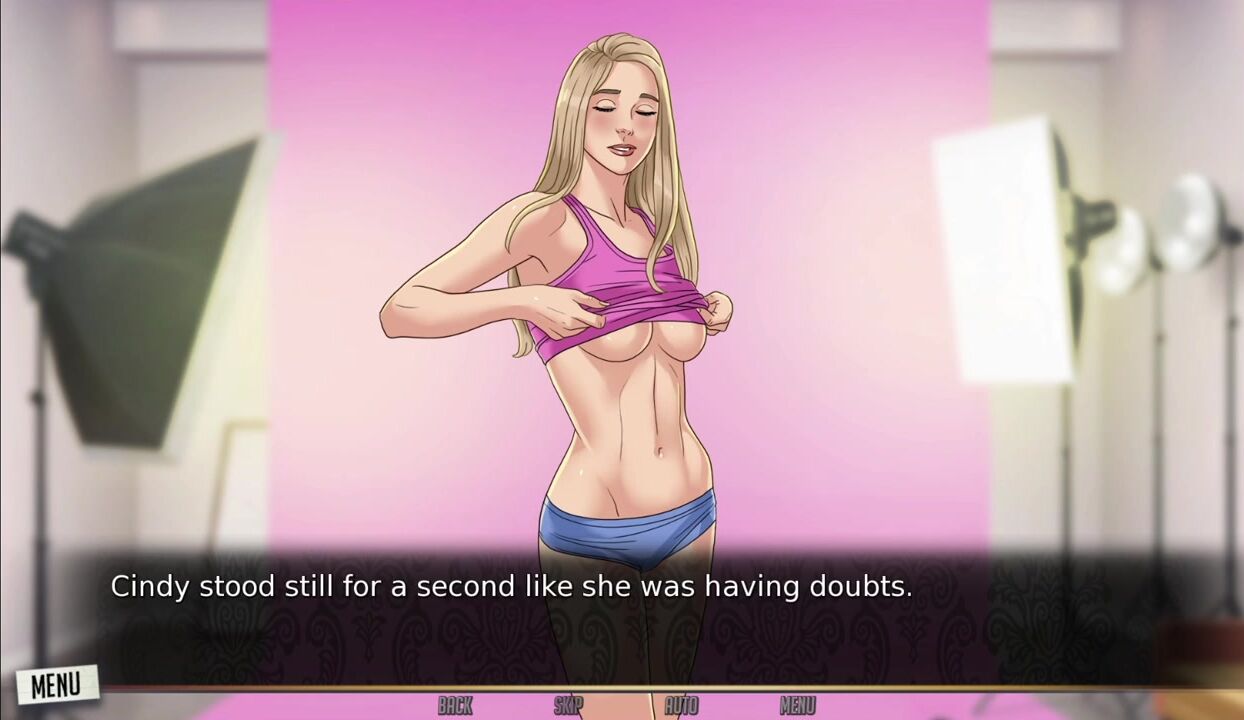Activate SKIP in the quick menu
The image size is (1244, 720).
(568, 706)
